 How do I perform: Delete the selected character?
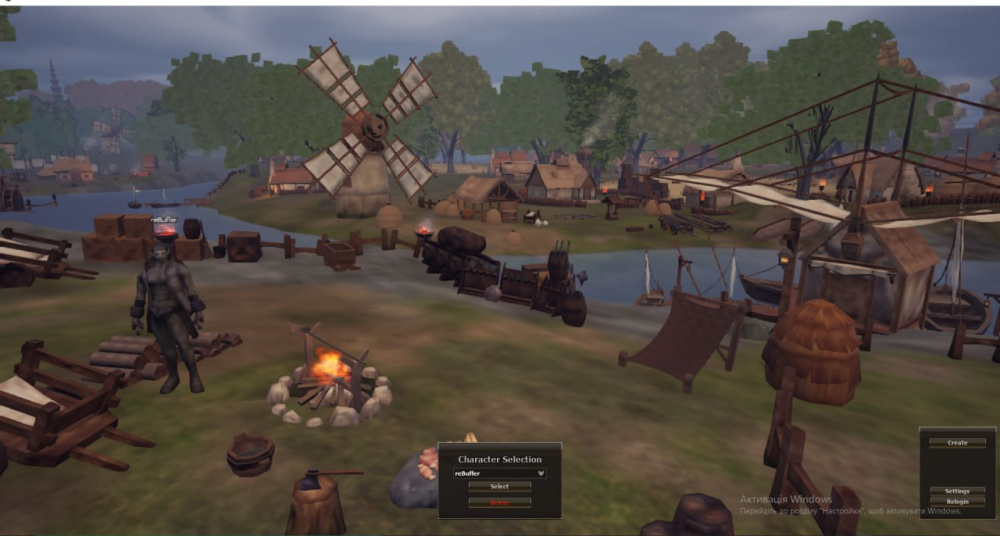point(499,502)
